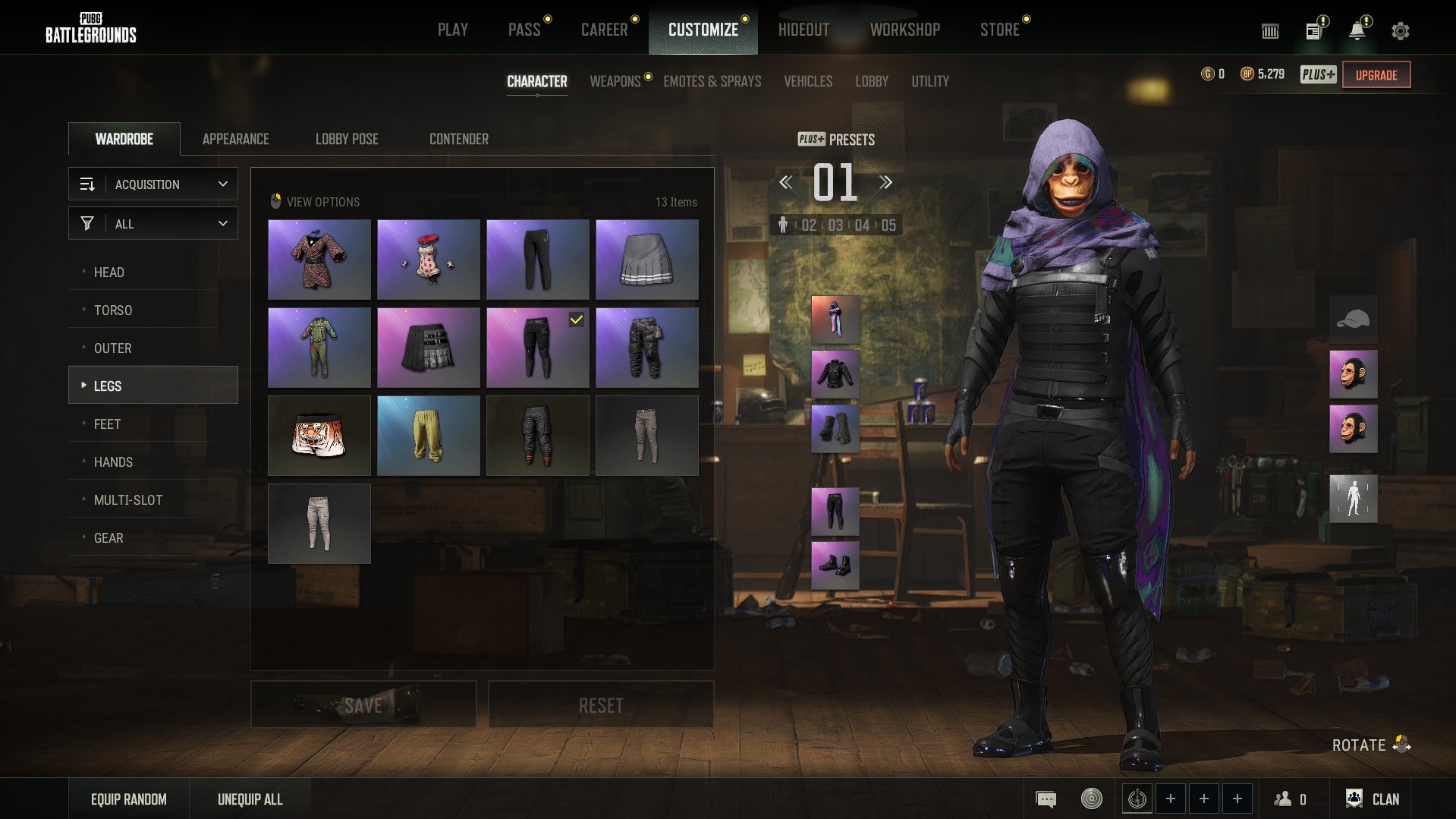Select the Feet wardrobe category

click(x=108, y=424)
